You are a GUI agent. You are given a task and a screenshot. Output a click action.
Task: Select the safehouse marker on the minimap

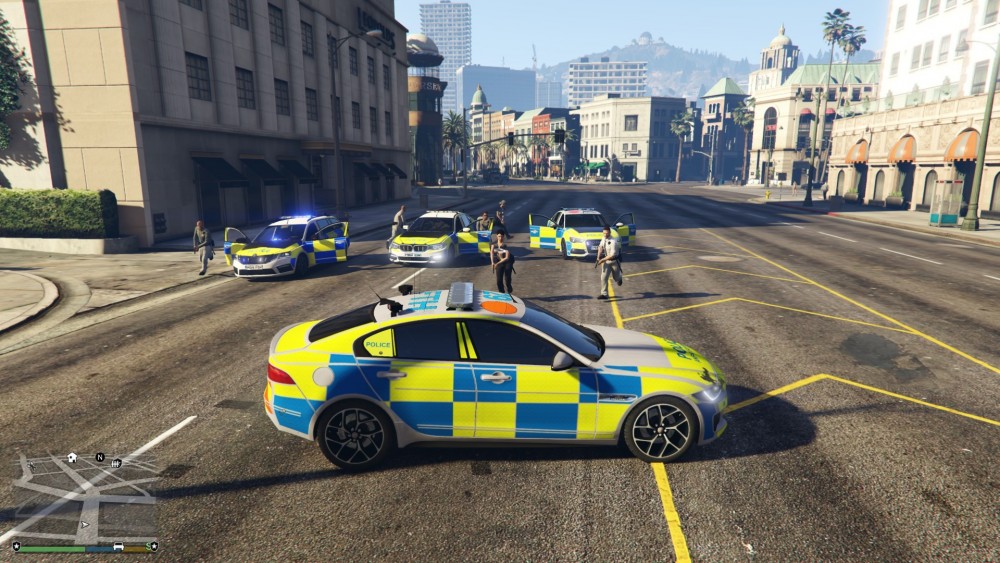pyautogui.click(x=72, y=458)
